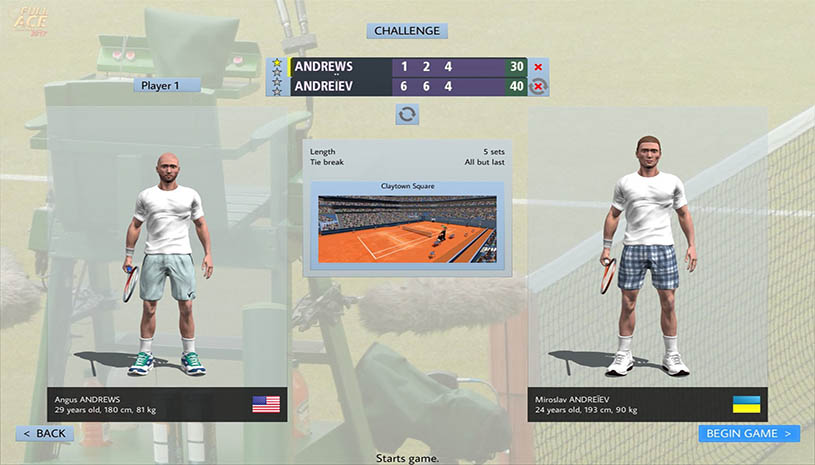Click the circled red X beside Andreiev's score
815x465 pixels.
click(539, 86)
